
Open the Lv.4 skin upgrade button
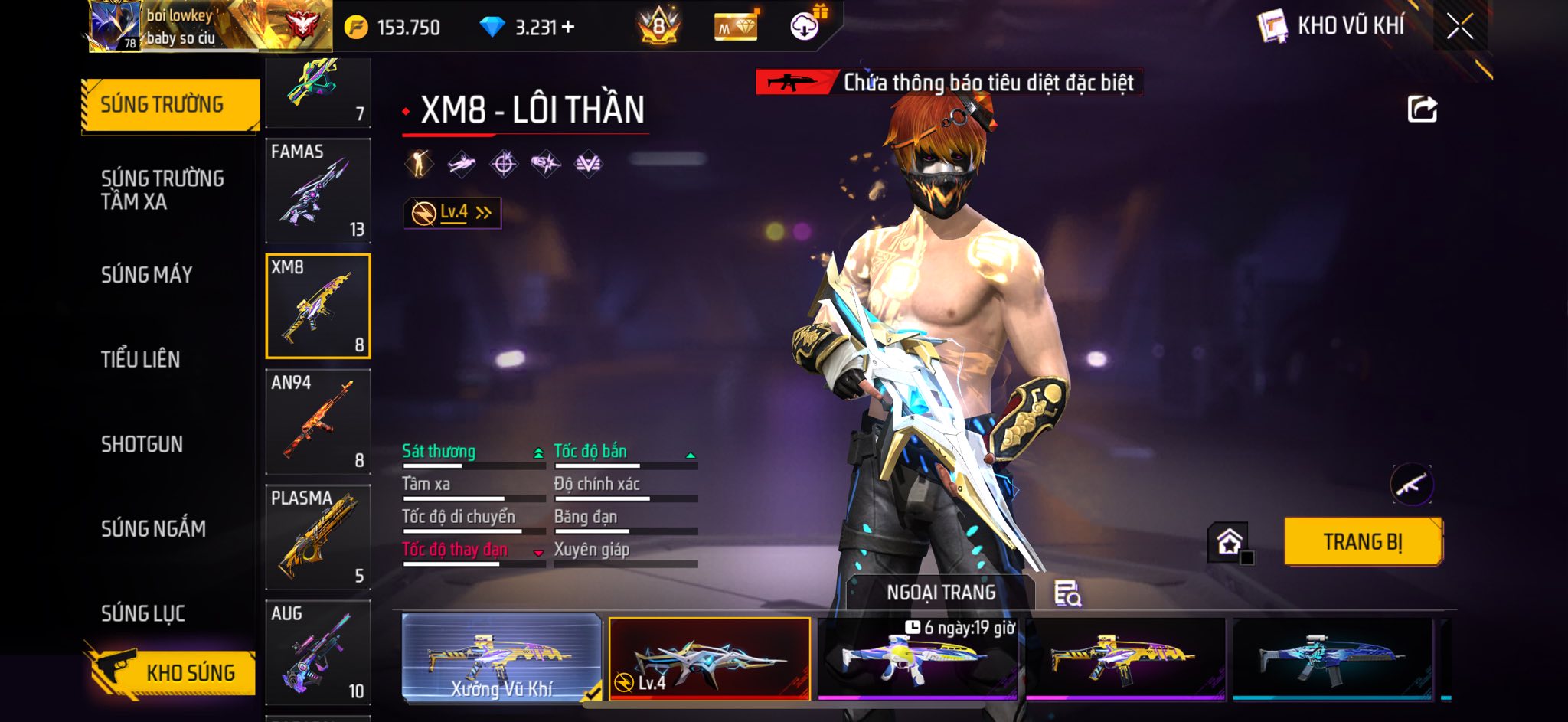[x=452, y=213]
